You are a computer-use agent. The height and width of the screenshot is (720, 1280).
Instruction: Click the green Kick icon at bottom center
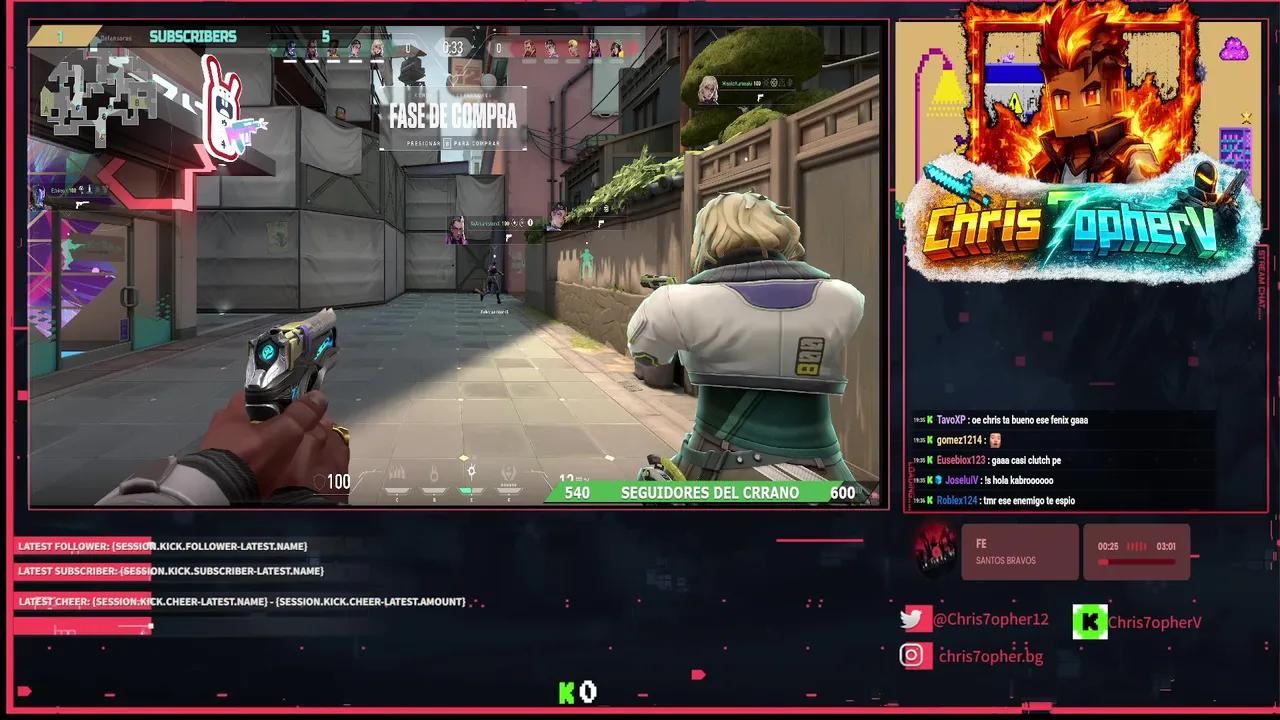coord(567,691)
